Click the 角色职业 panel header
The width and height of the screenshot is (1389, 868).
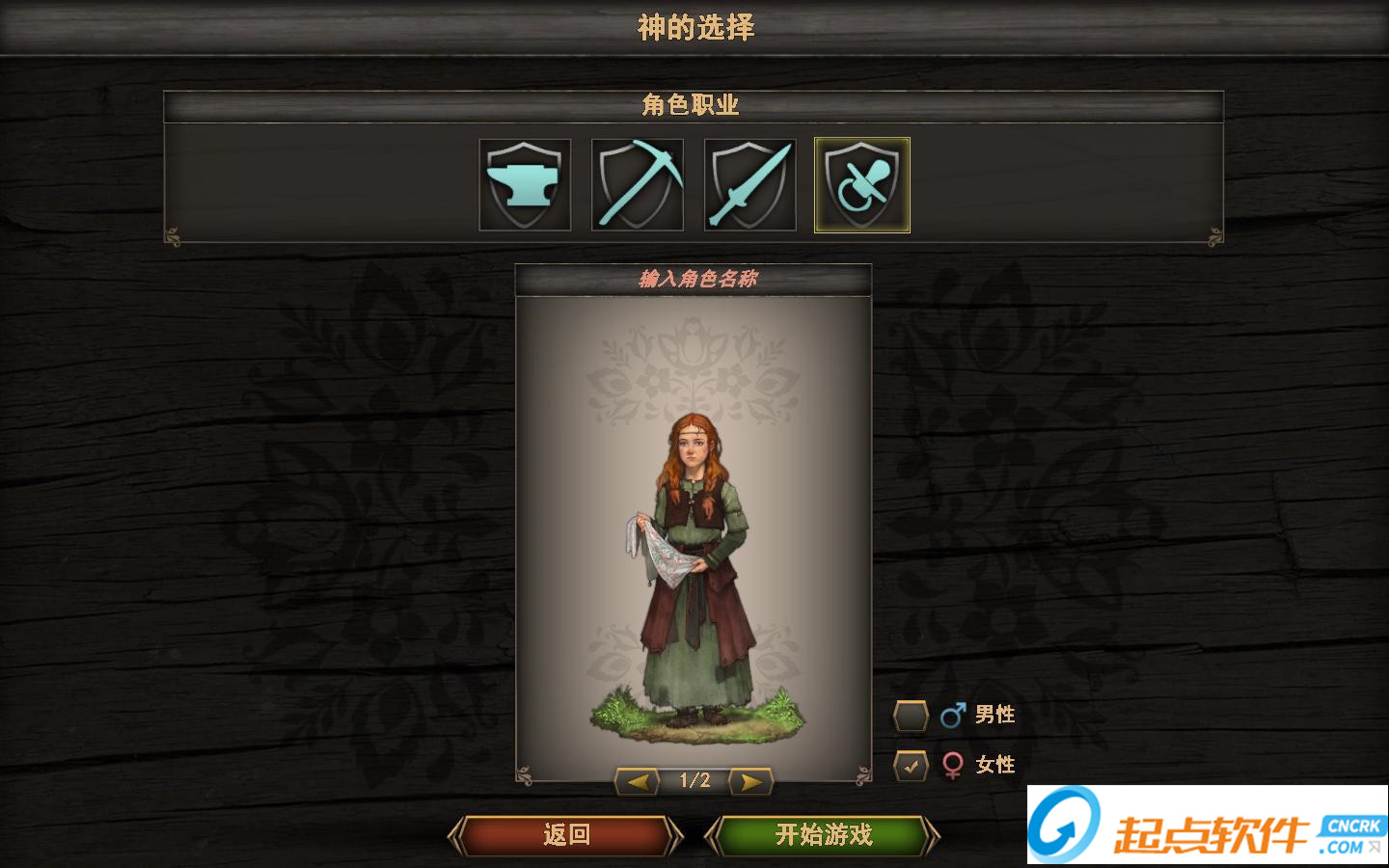click(693, 105)
